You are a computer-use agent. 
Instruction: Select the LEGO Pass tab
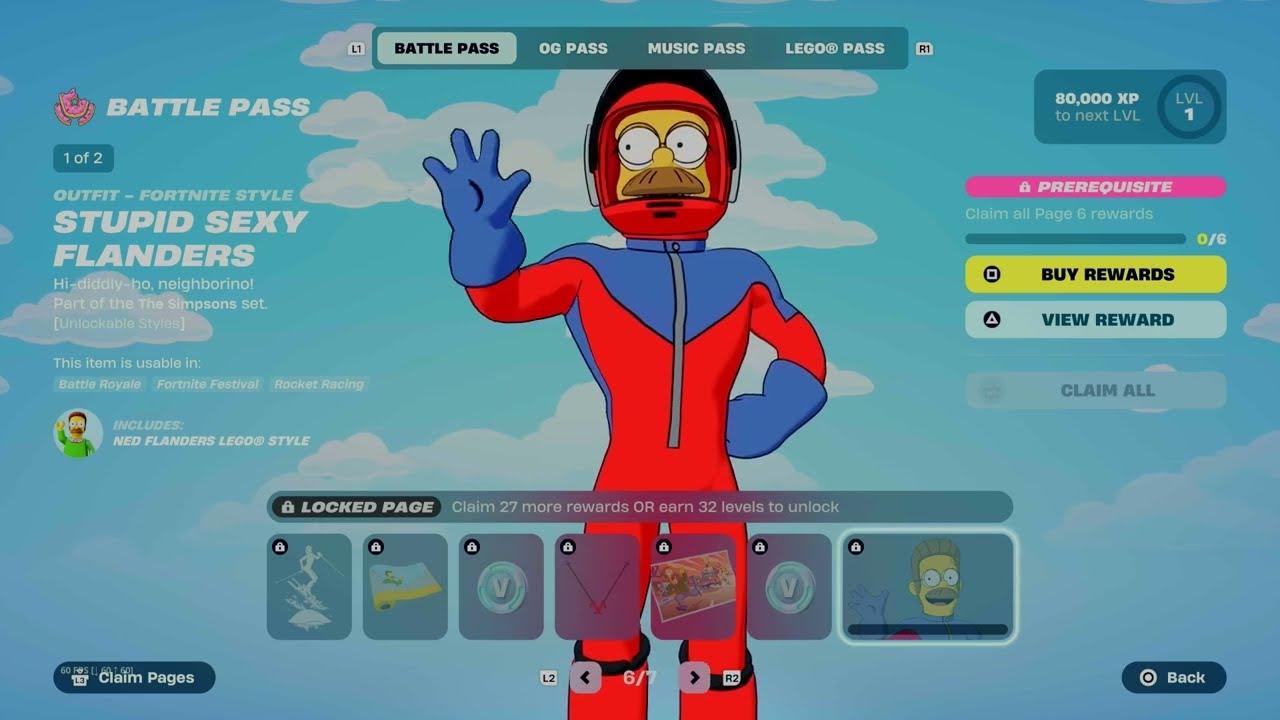pyautogui.click(x=834, y=48)
